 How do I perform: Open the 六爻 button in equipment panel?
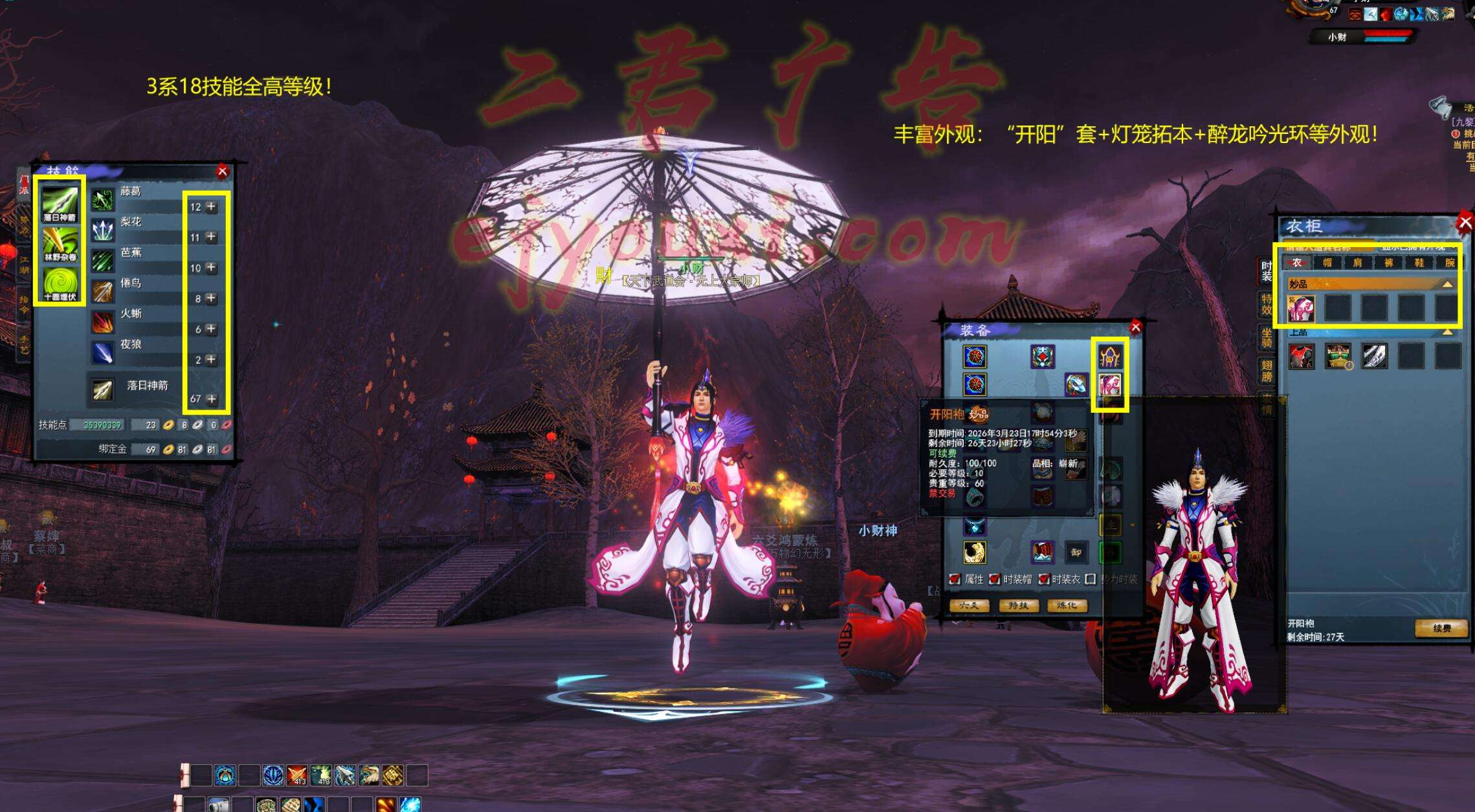[x=968, y=606]
